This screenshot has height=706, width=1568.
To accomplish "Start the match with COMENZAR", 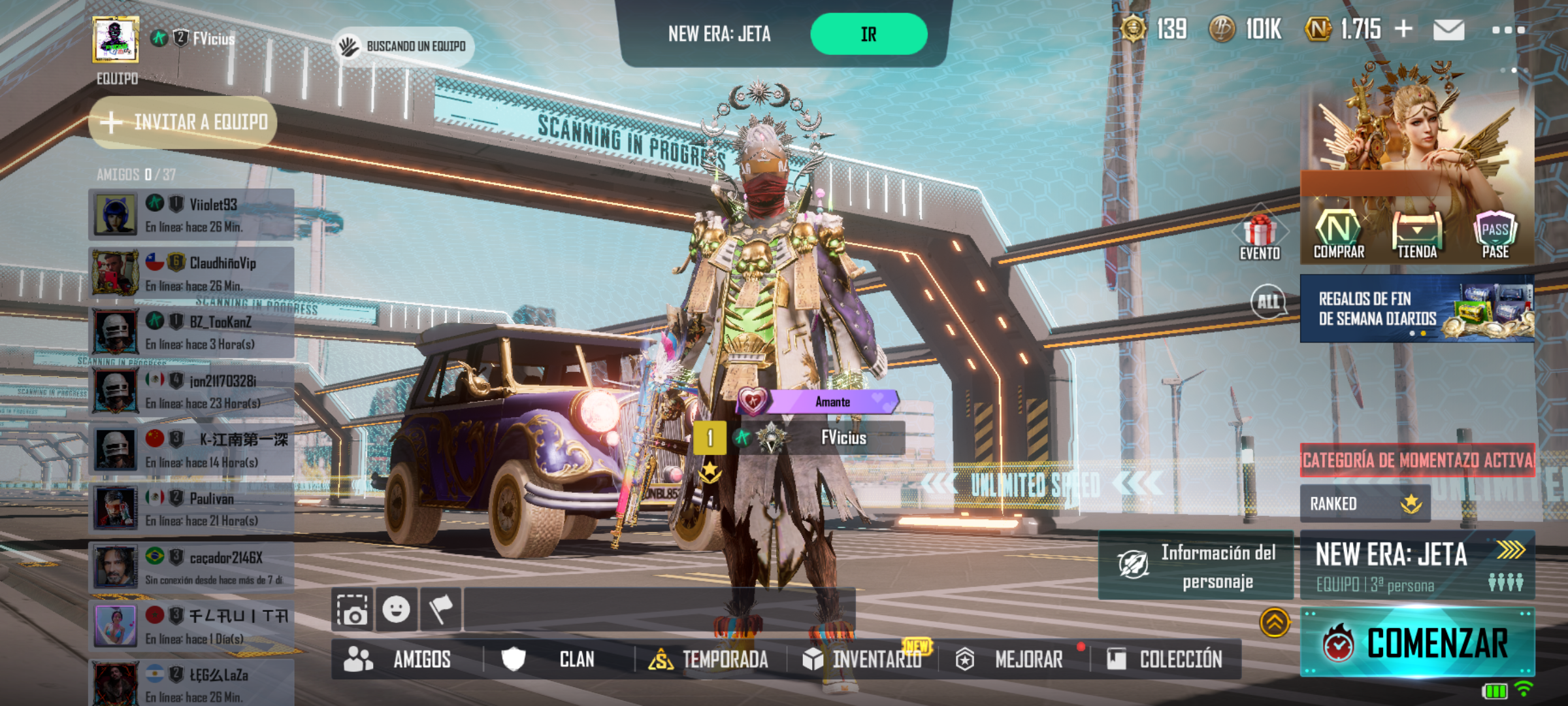I will (x=1416, y=643).
